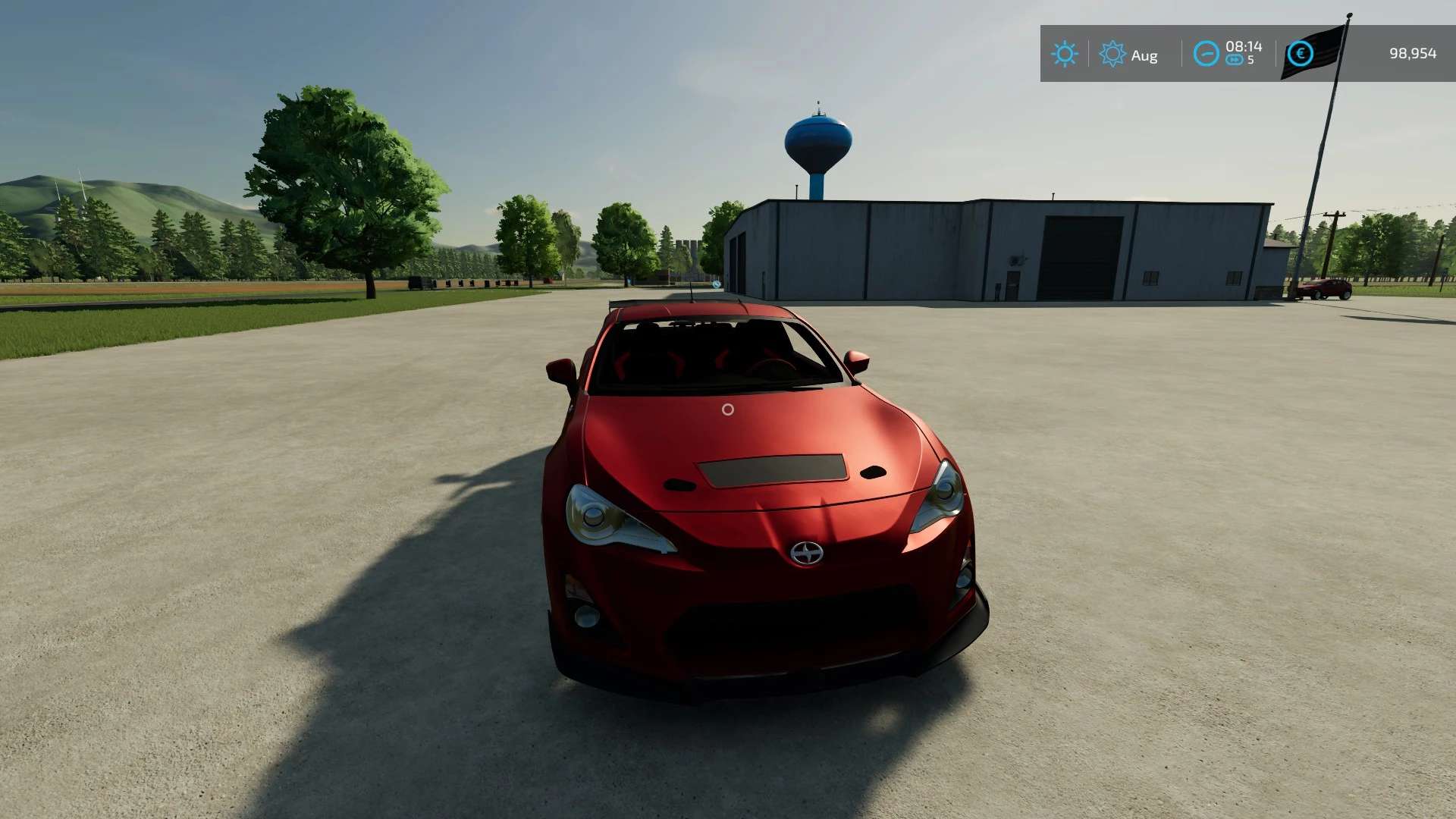Screen dimensions: 1456x819
Task: Click the euro money balance icon
Action: point(1300,54)
